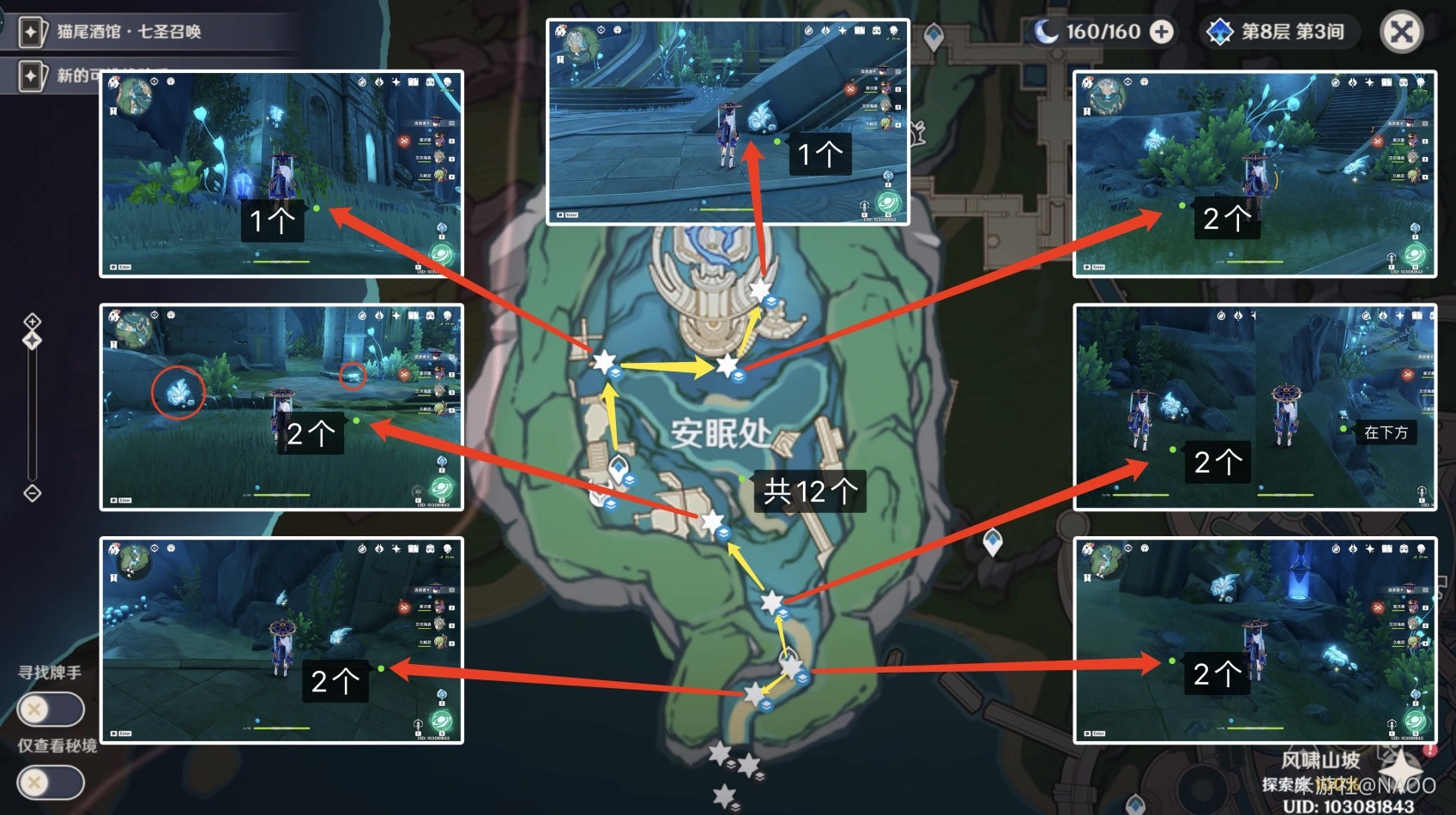Click the vertical layer slider track on the left
Image resolution: width=1456 pixels, height=815 pixels.
pos(32,412)
